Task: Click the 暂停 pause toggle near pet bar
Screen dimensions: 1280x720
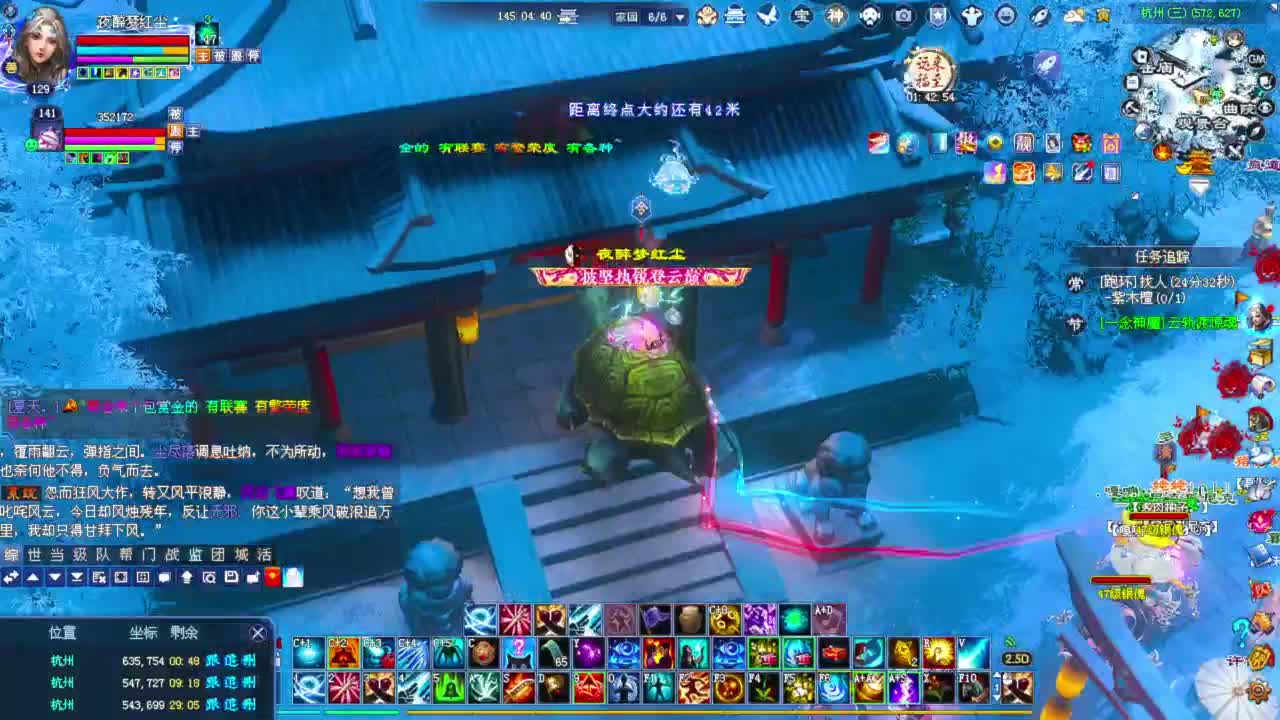Action: [x=176, y=146]
